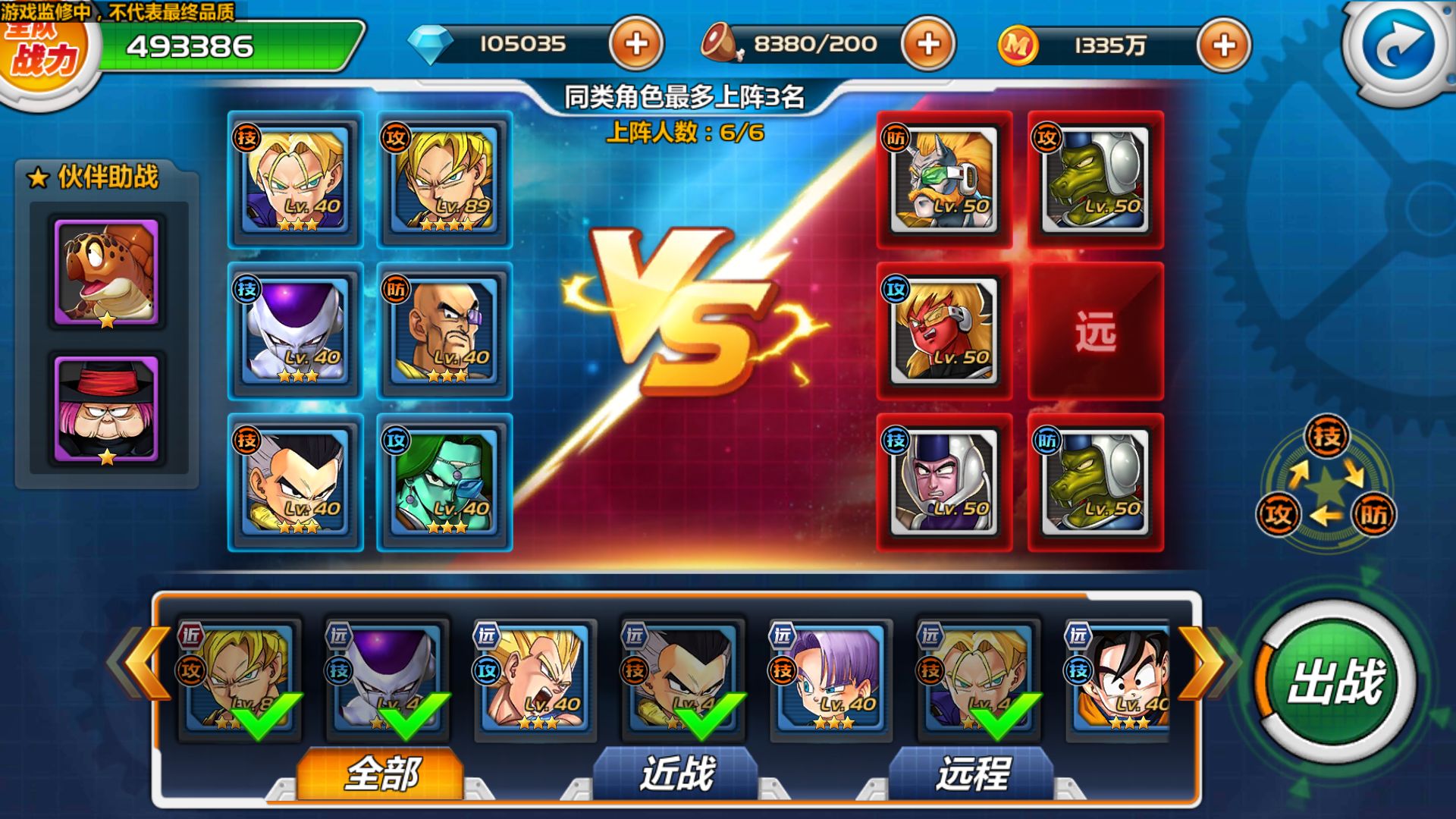Go back using the blue arrow button

[x=1399, y=45]
